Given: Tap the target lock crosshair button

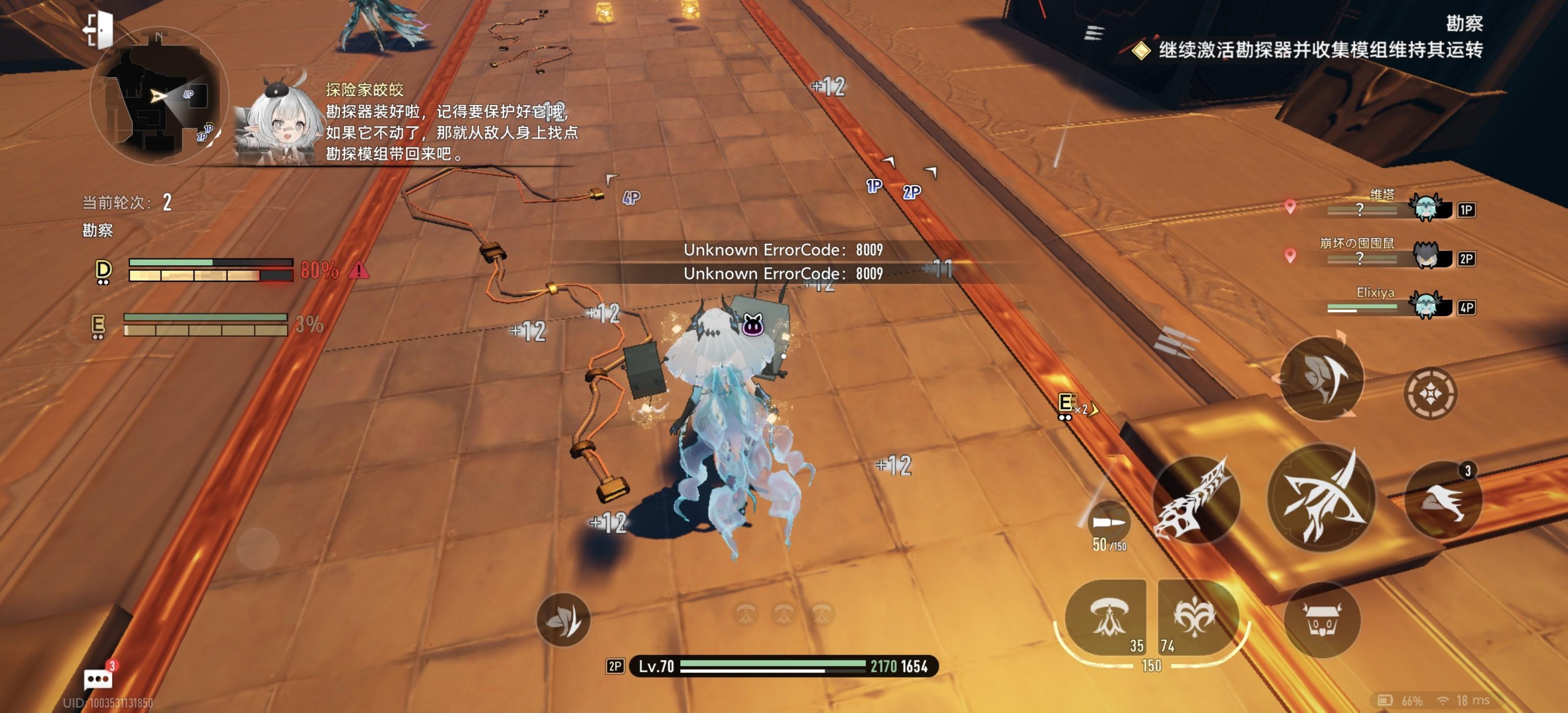Looking at the screenshot, I should (x=1430, y=394).
